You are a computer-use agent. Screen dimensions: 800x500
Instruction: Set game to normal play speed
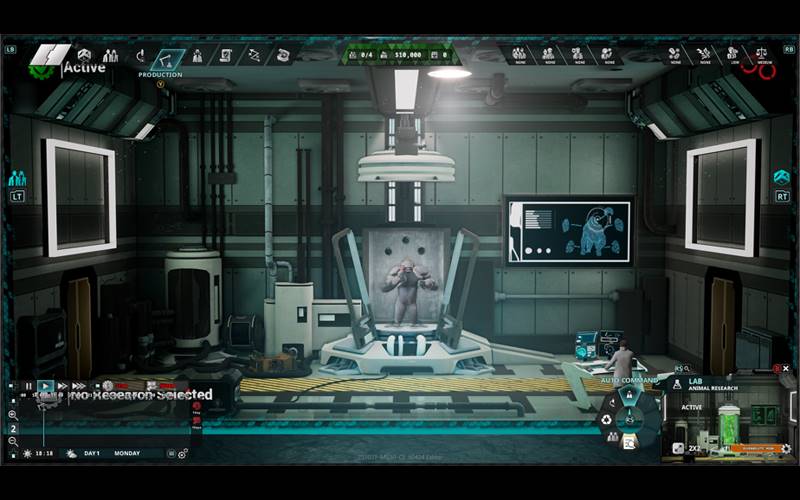(46, 385)
